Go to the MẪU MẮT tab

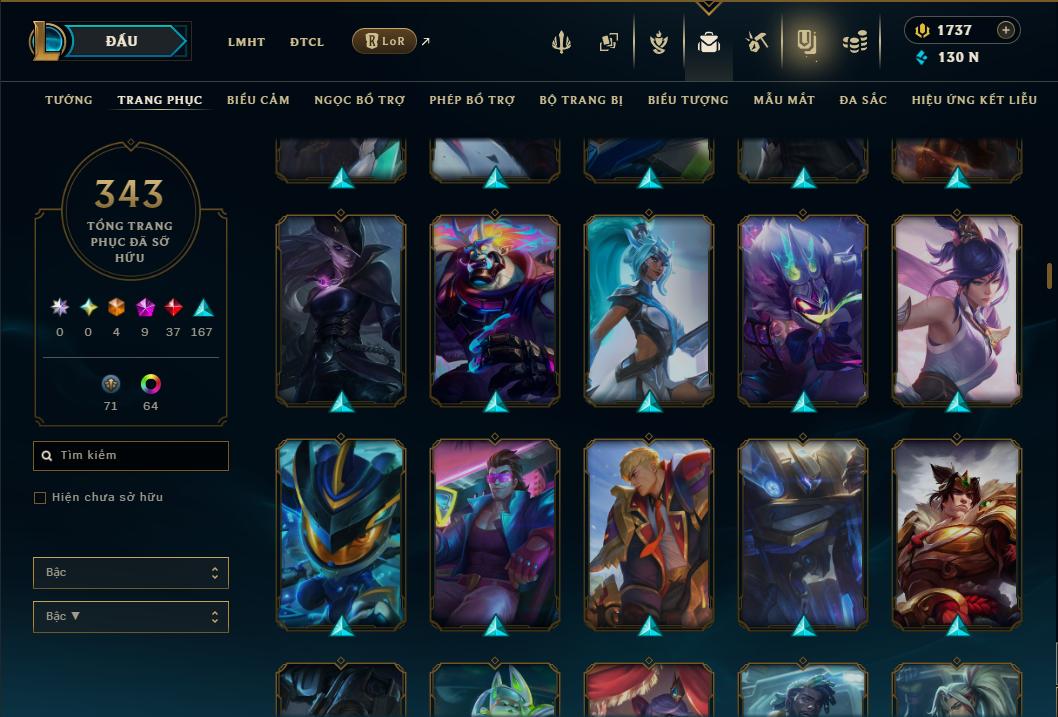(784, 100)
